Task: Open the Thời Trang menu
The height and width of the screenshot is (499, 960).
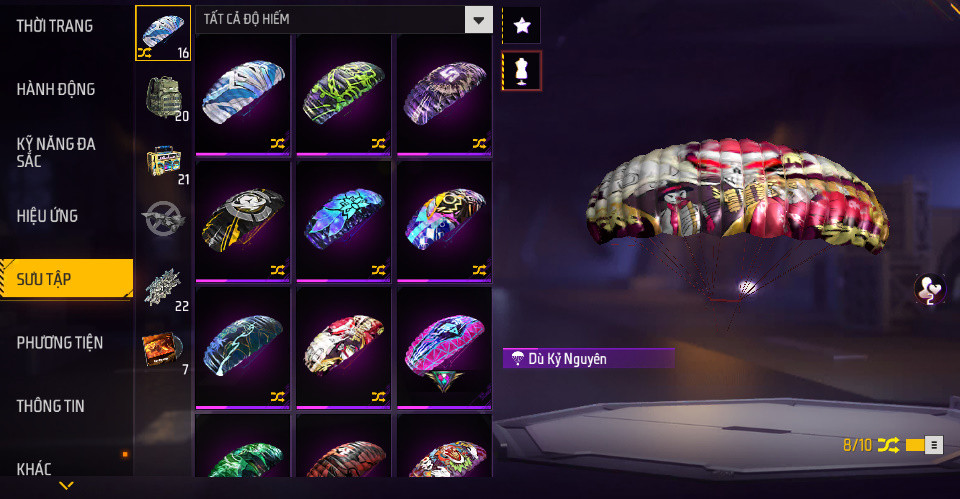Action: pyautogui.click(x=55, y=26)
